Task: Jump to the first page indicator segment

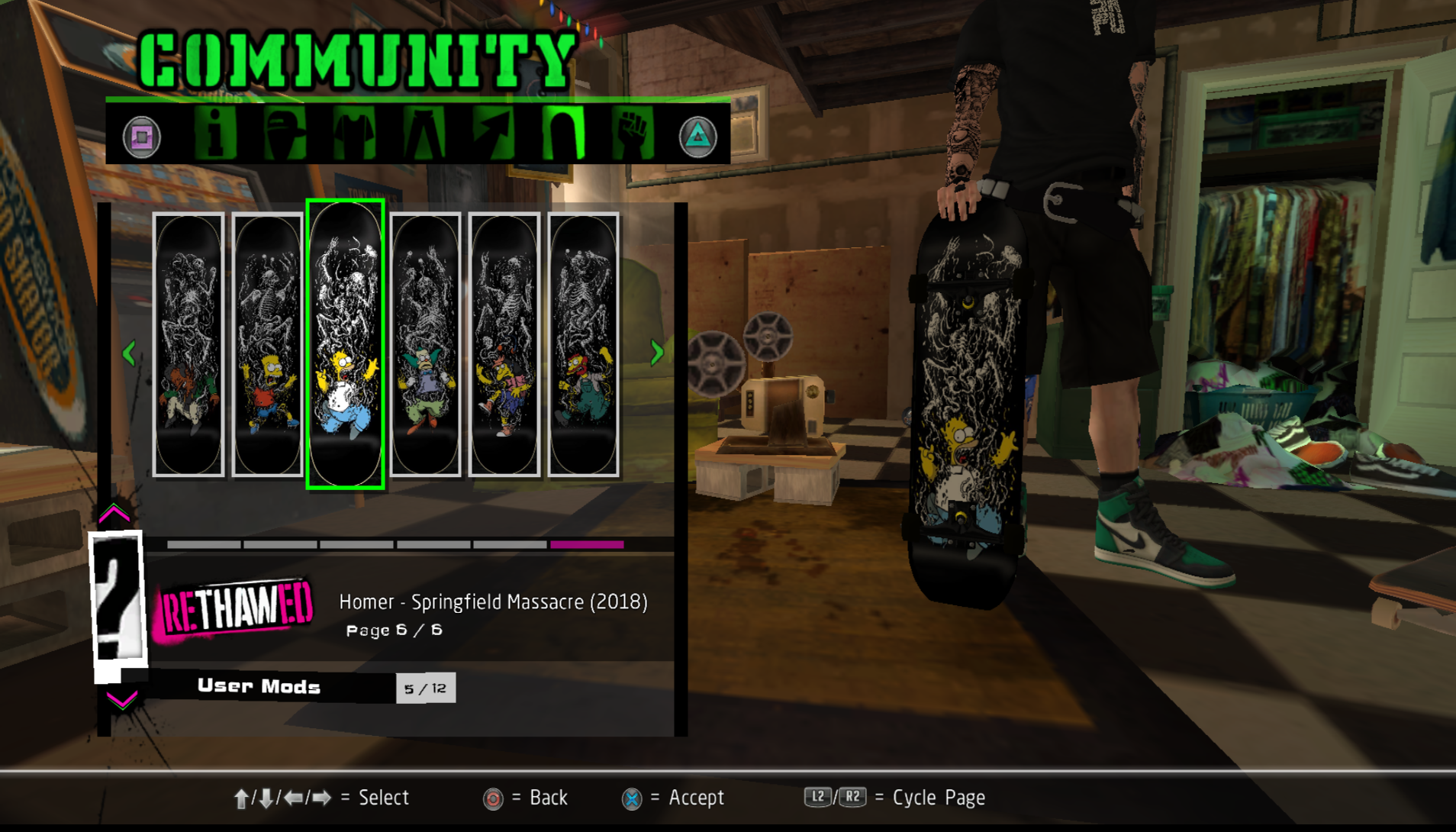Action: coord(204,544)
